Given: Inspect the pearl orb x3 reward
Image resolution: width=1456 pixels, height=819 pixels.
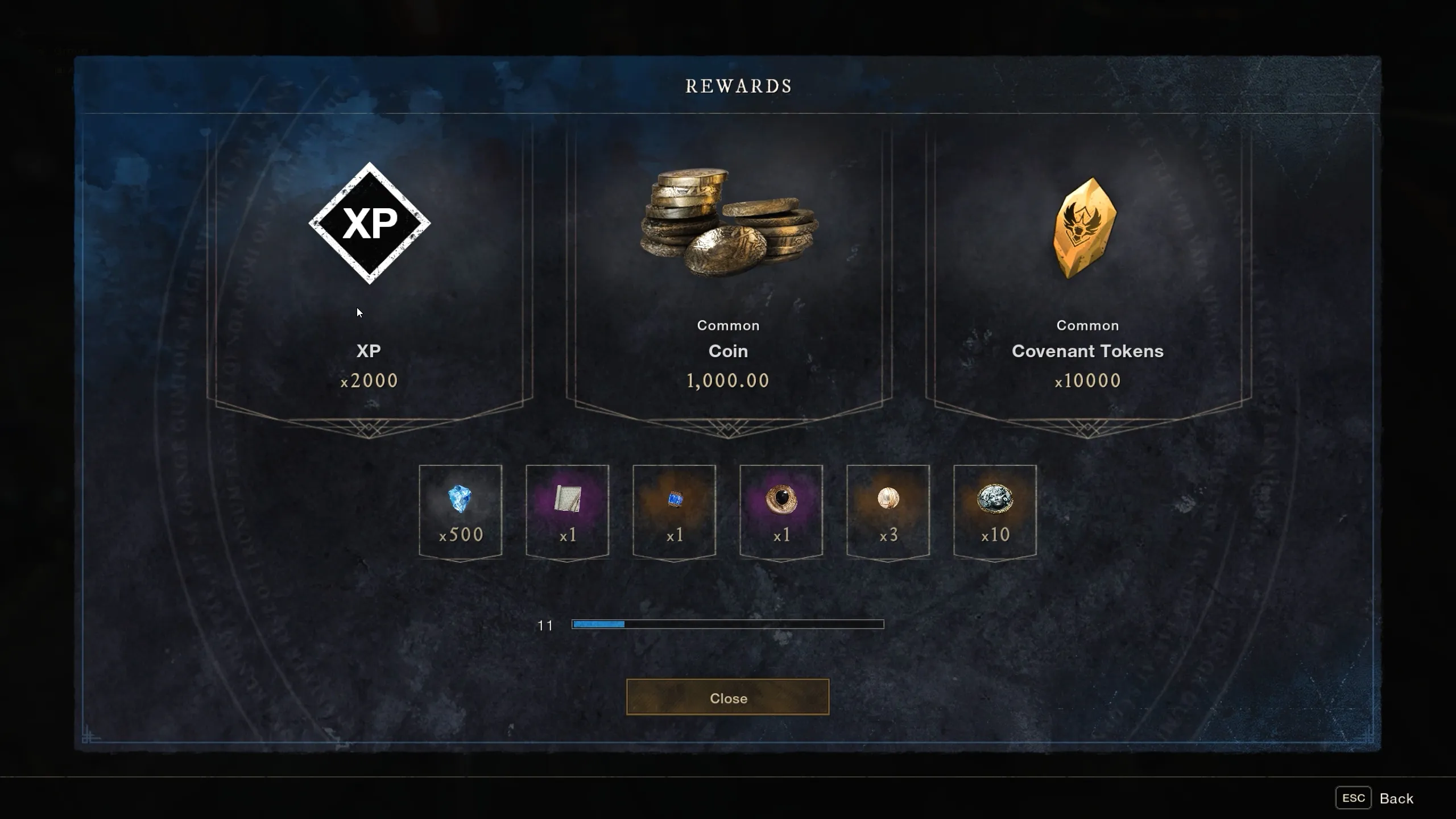Looking at the screenshot, I should (888, 511).
